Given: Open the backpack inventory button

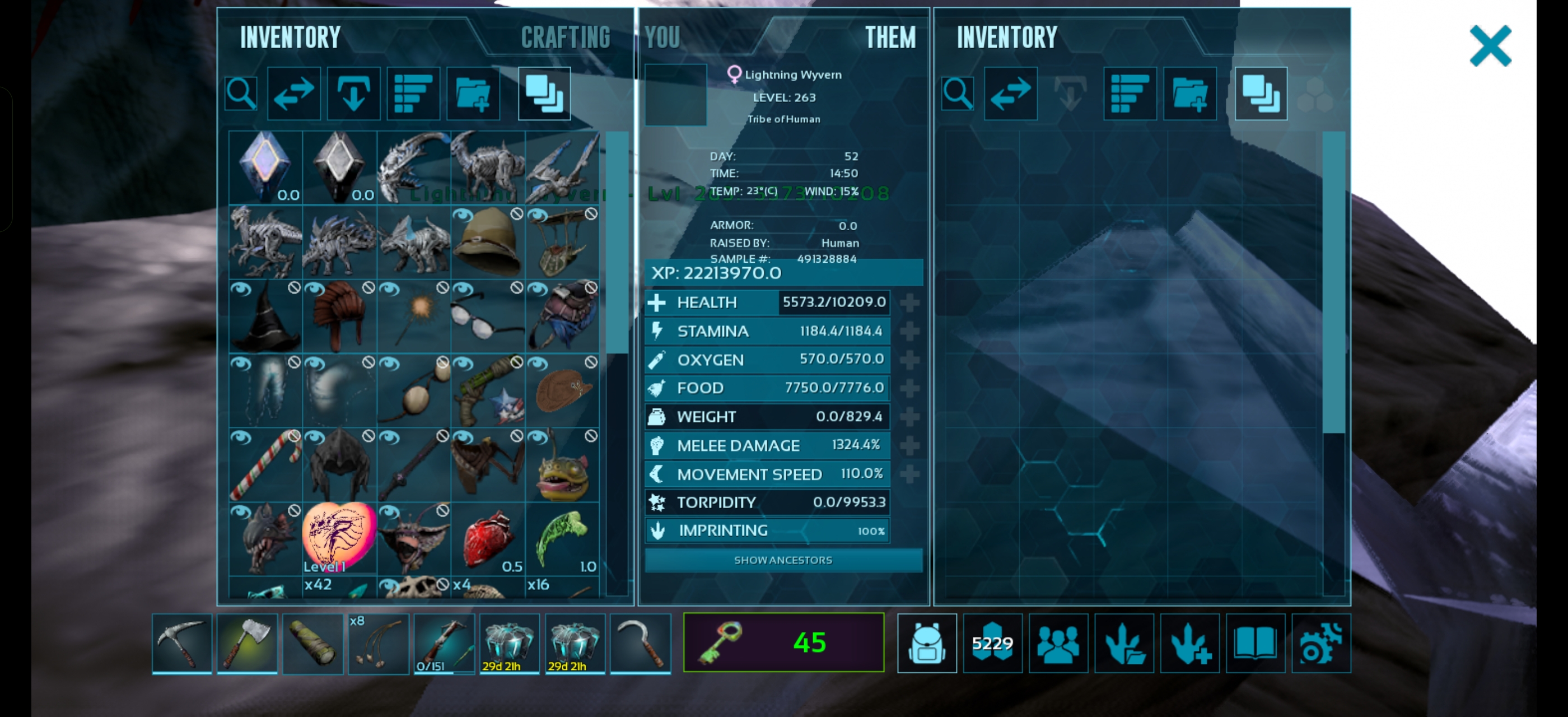Looking at the screenshot, I should click(926, 642).
